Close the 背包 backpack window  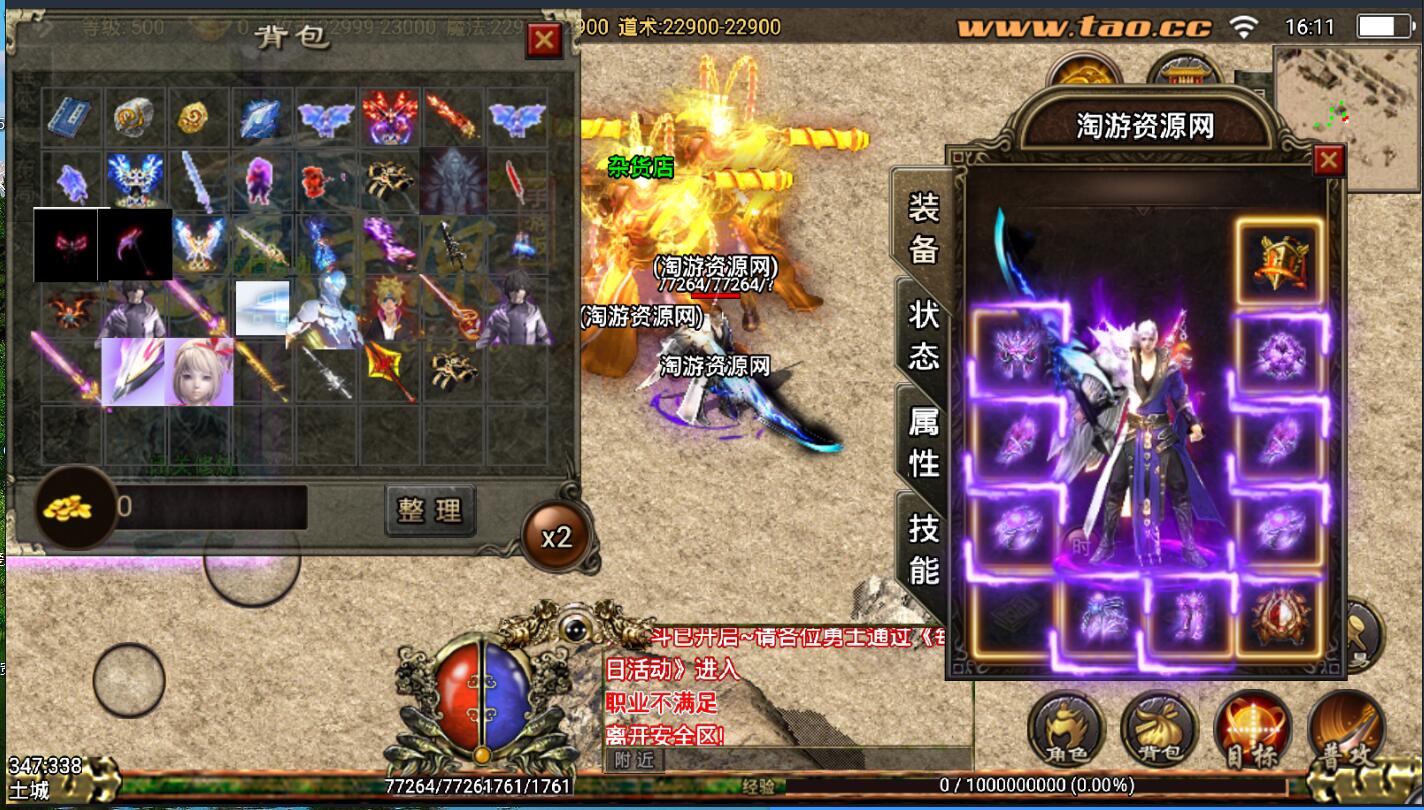tap(544, 40)
